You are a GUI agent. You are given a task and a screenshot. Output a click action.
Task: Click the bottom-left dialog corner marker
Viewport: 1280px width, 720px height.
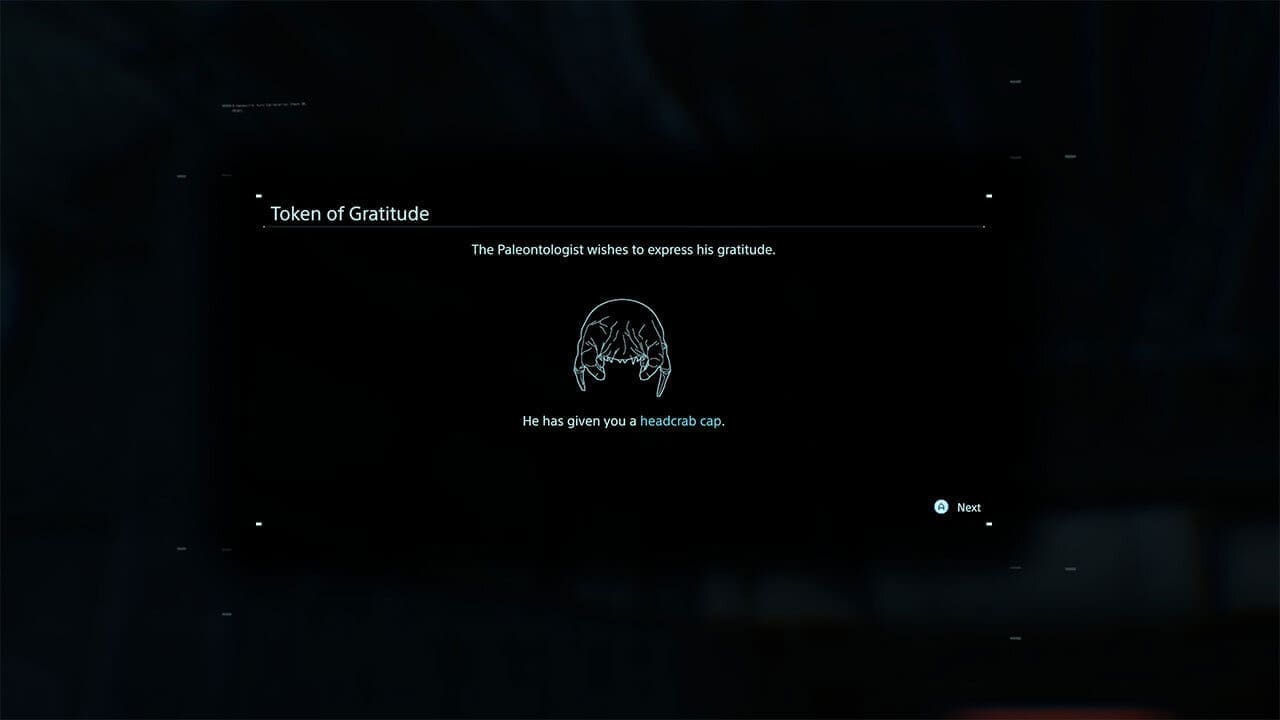(259, 523)
